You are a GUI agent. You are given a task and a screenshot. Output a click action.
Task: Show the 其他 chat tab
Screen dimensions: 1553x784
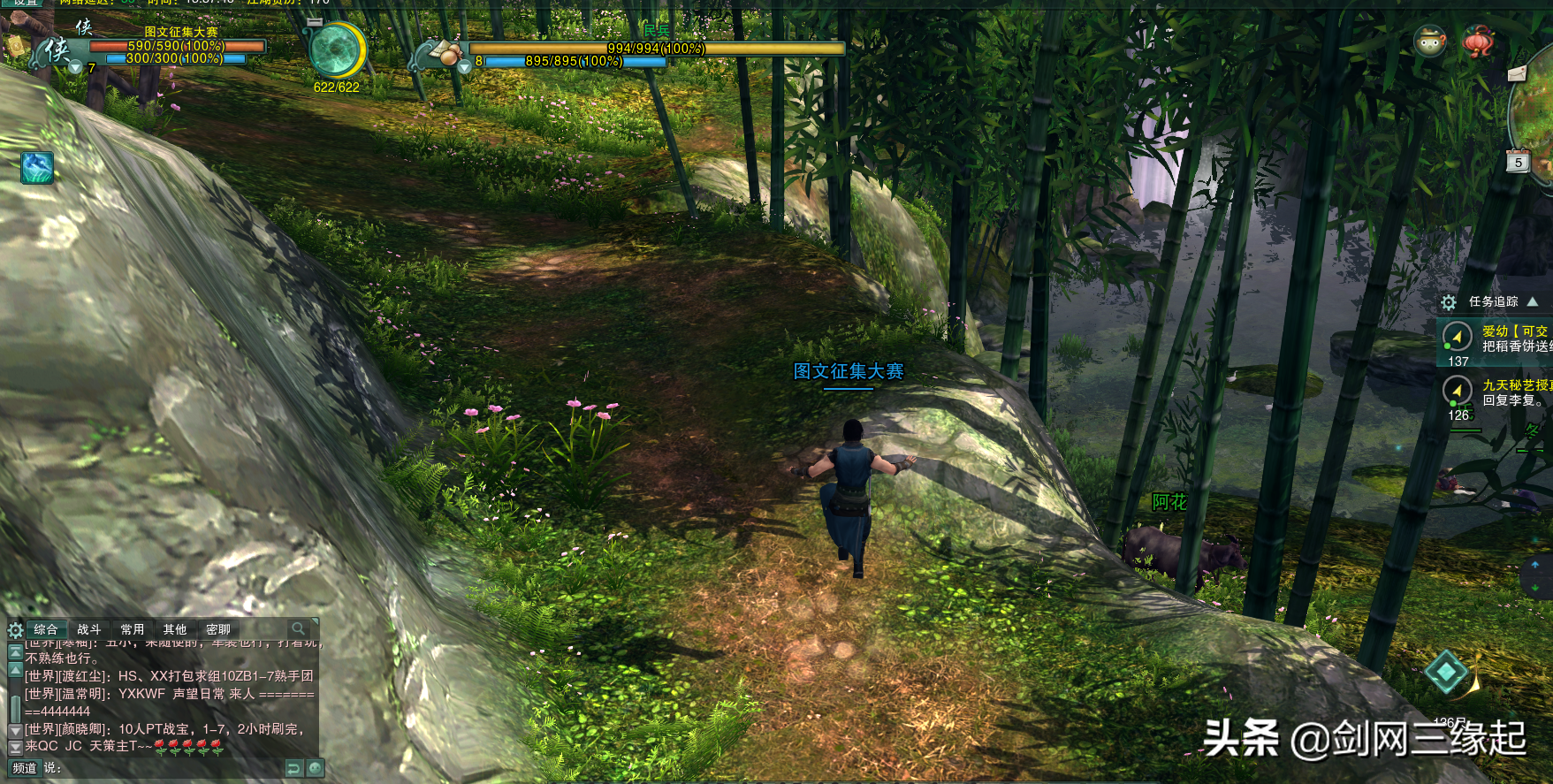tap(175, 629)
